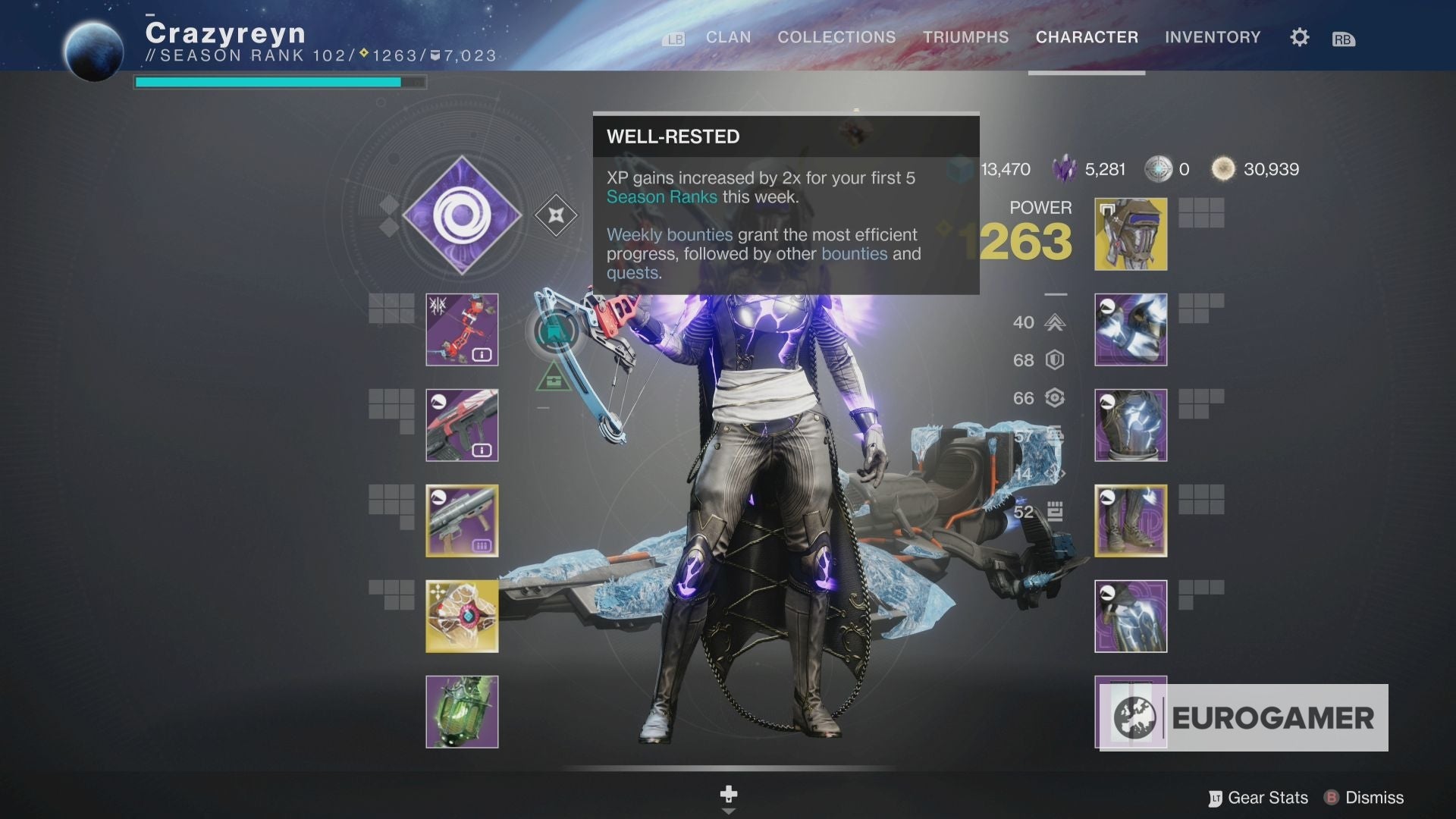Click the player emblem planet icon
This screenshot has height=819, width=1456.
tap(94, 52)
